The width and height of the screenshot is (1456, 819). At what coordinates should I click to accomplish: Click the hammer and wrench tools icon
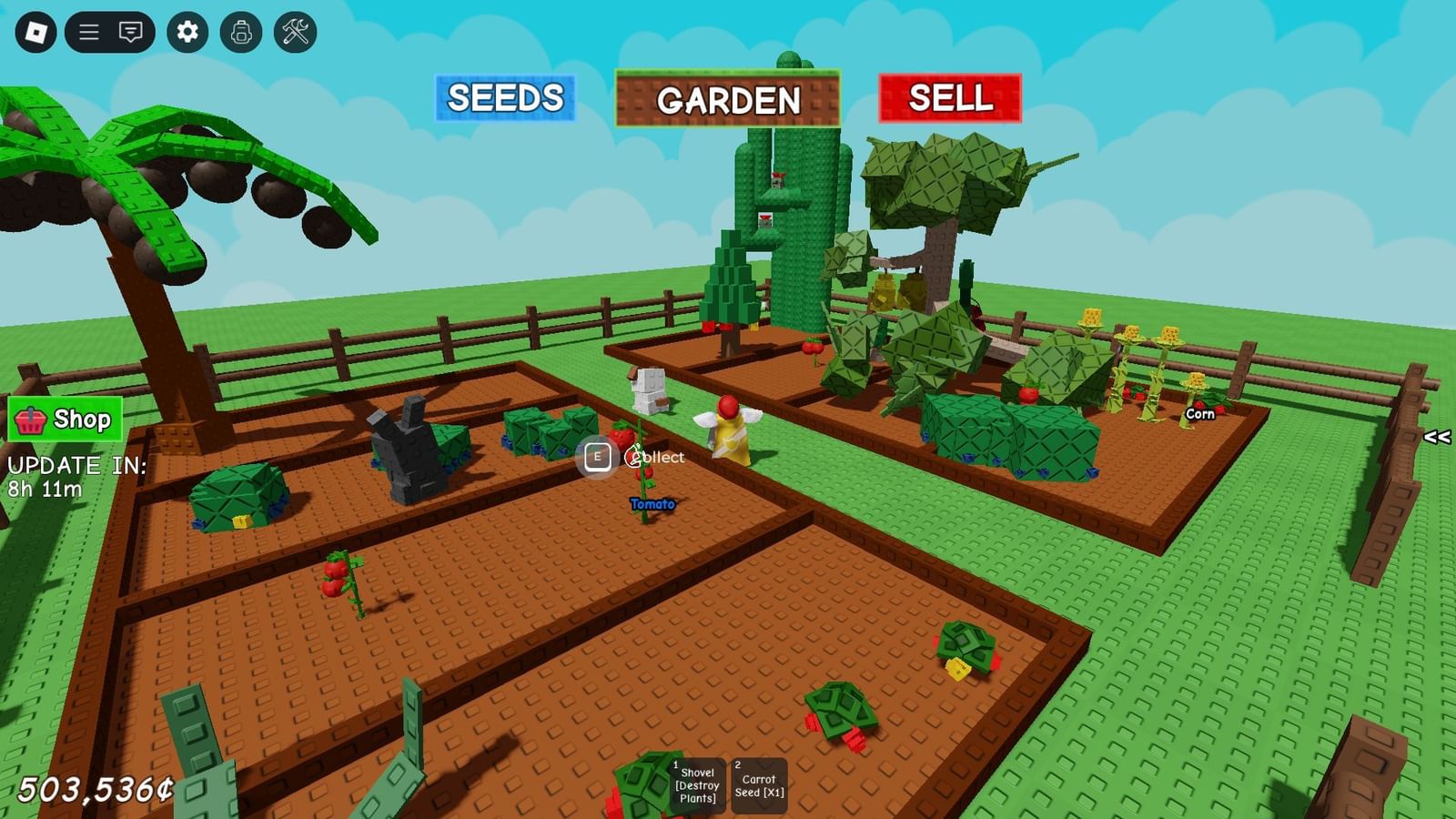294,30
